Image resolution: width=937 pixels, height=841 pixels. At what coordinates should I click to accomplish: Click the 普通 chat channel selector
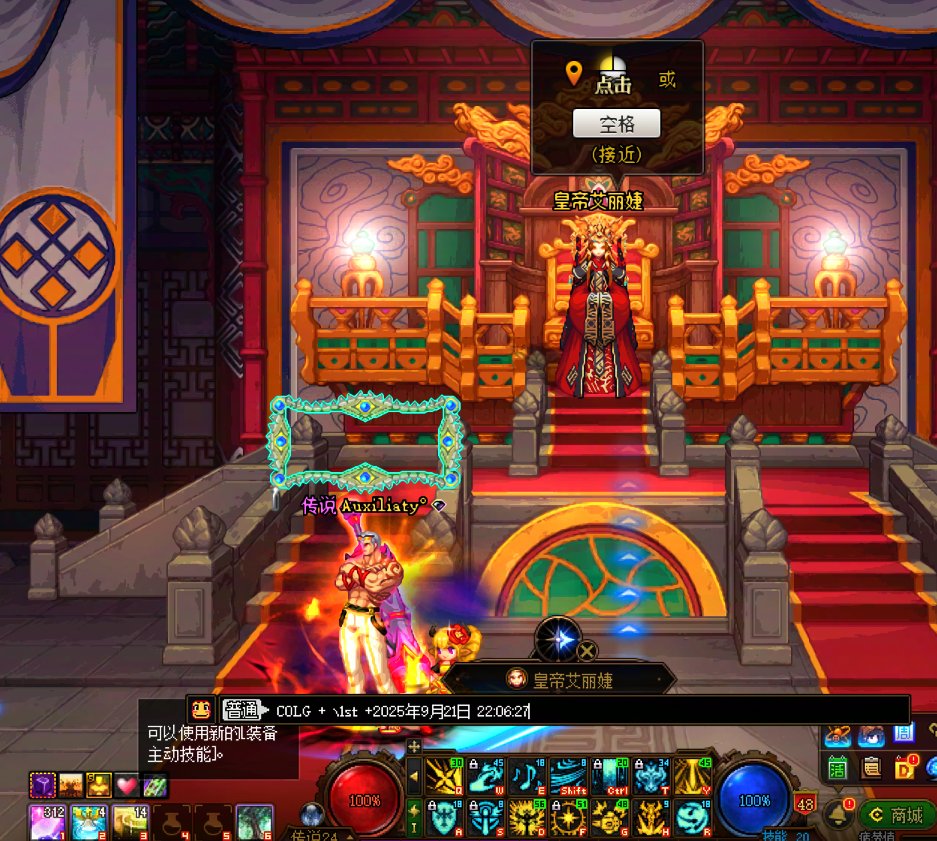[241, 710]
